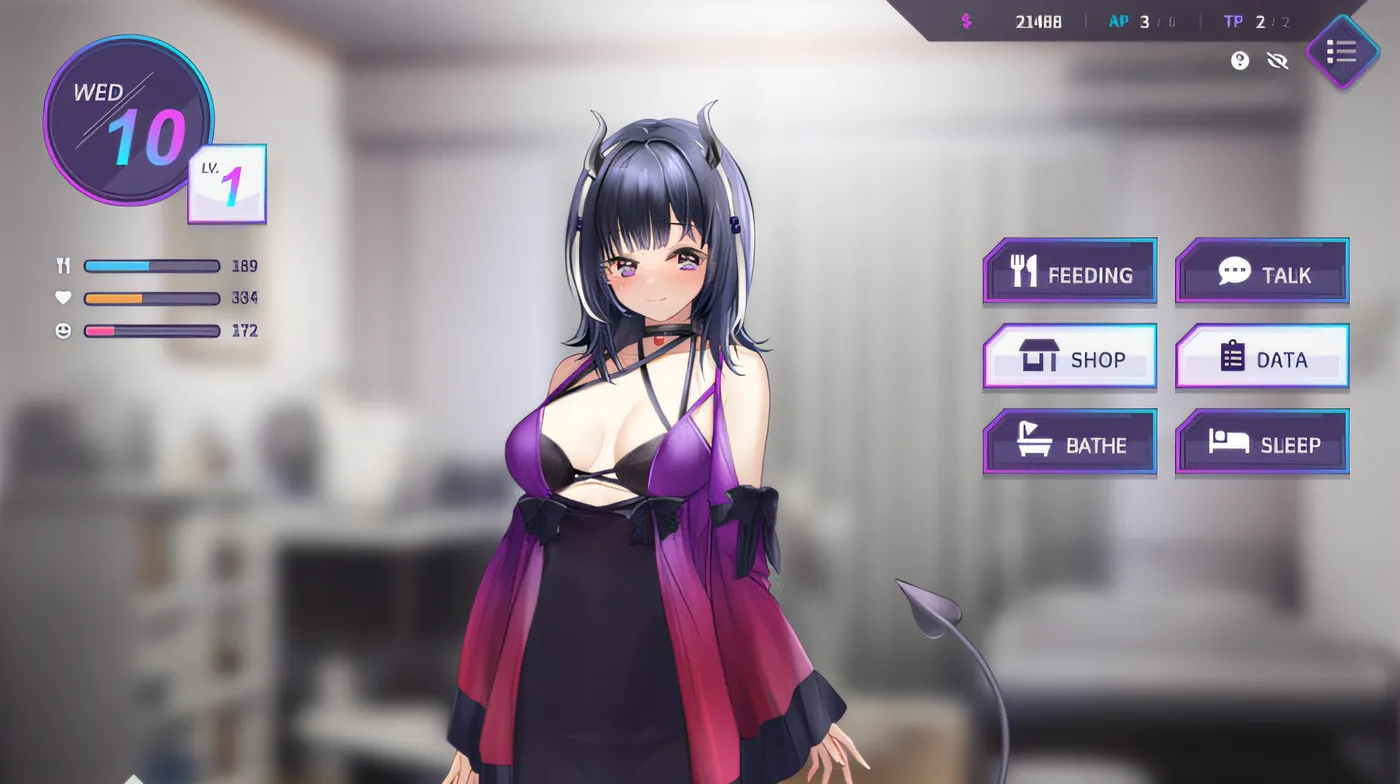Click the speech bubble icon on Talk button
Image resolution: width=1400 pixels, height=784 pixels.
click(x=1232, y=269)
